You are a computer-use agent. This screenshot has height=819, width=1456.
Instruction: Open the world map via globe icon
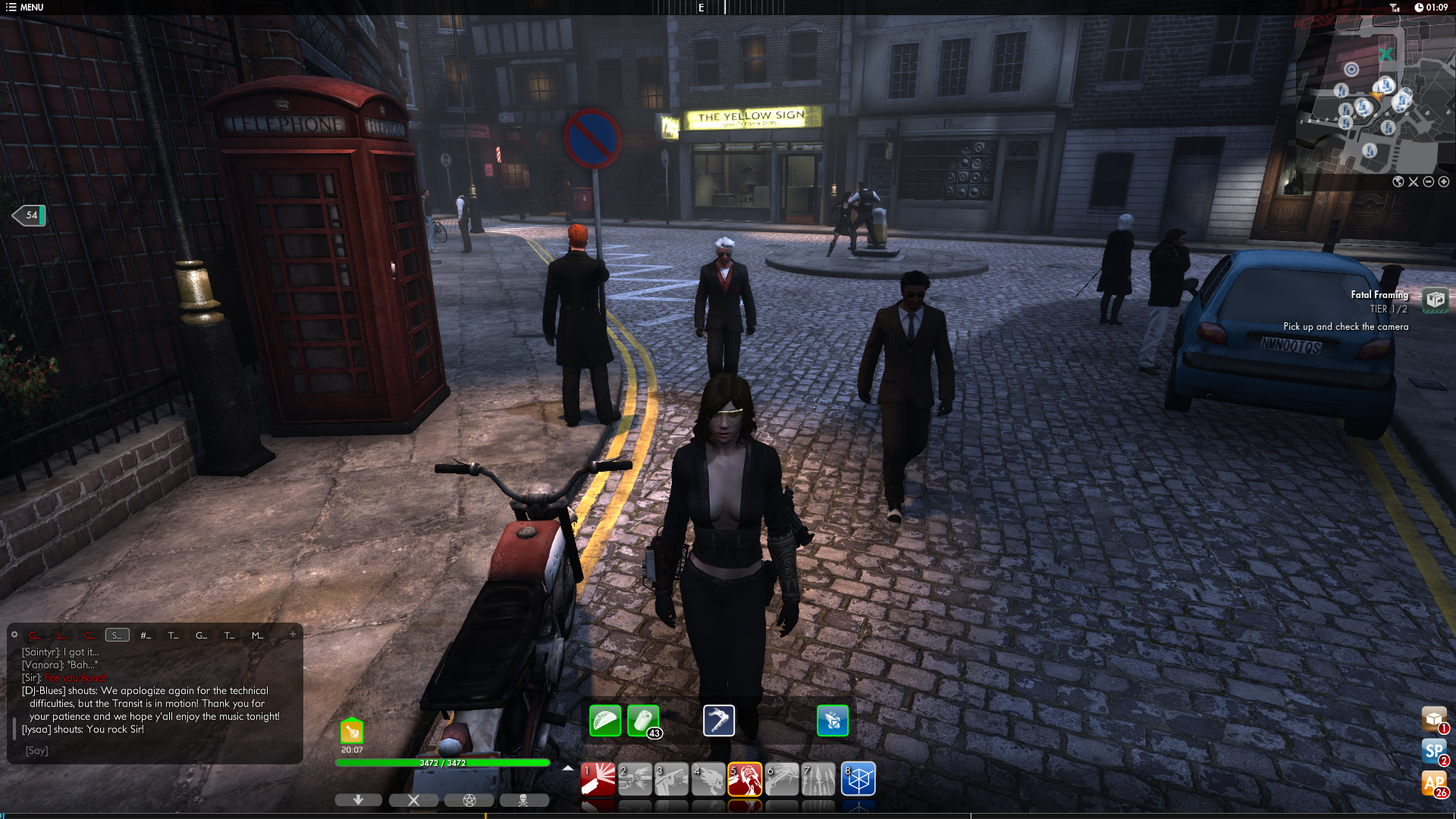(1398, 182)
